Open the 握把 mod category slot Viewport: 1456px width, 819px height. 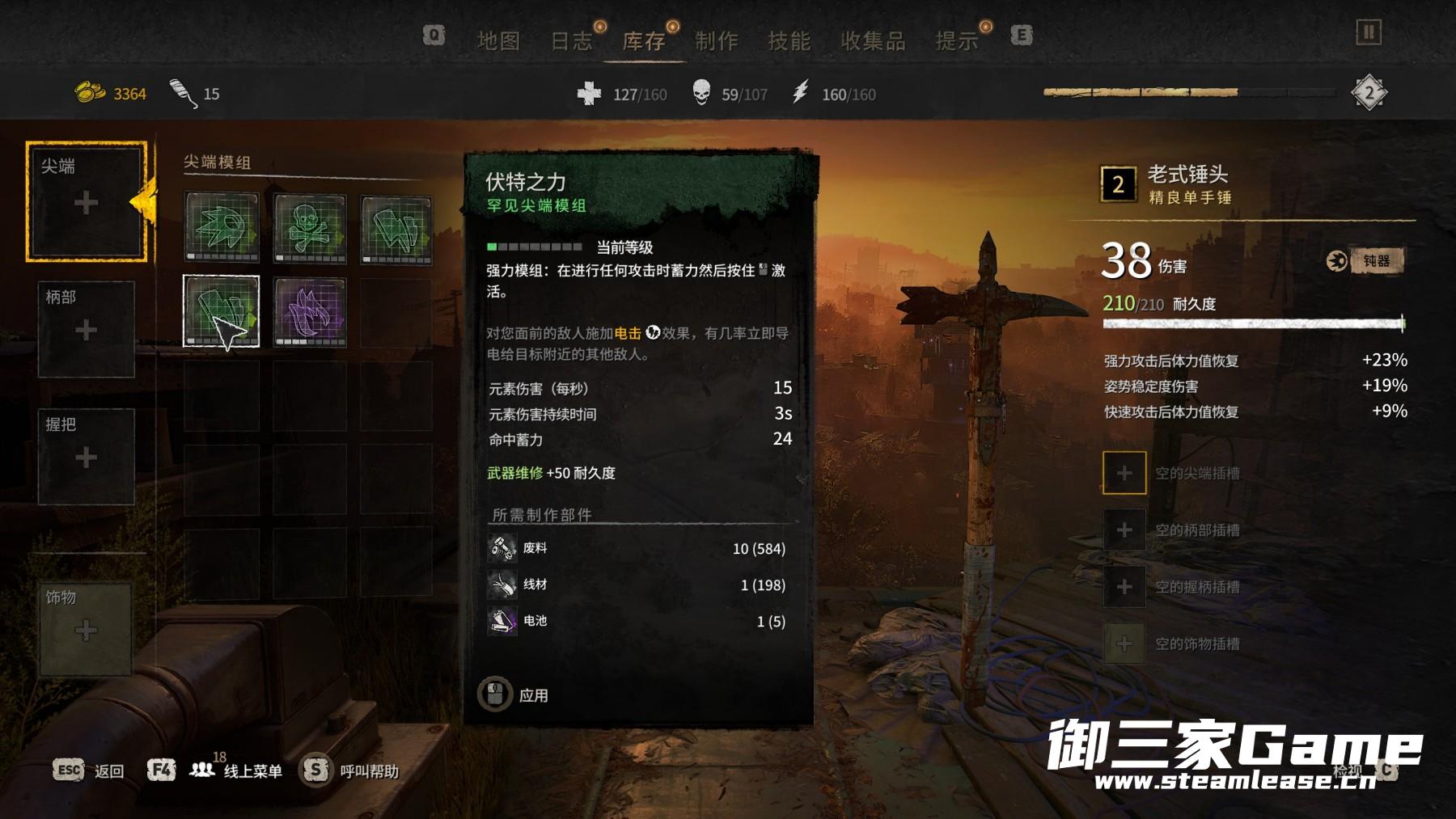pos(87,457)
